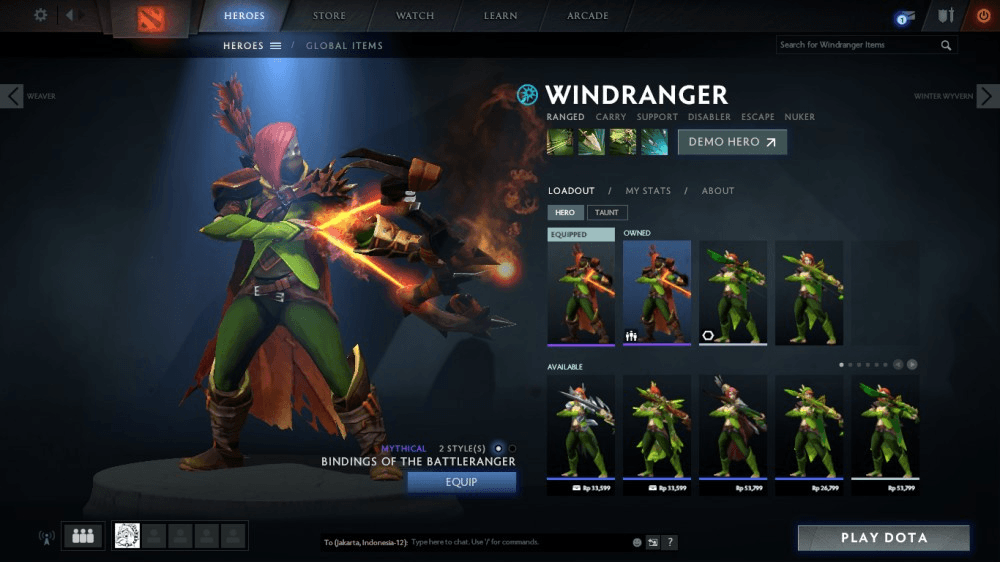Start matchmaking with Play Dota
Screen dimensions: 1000x562
point(883,538)
